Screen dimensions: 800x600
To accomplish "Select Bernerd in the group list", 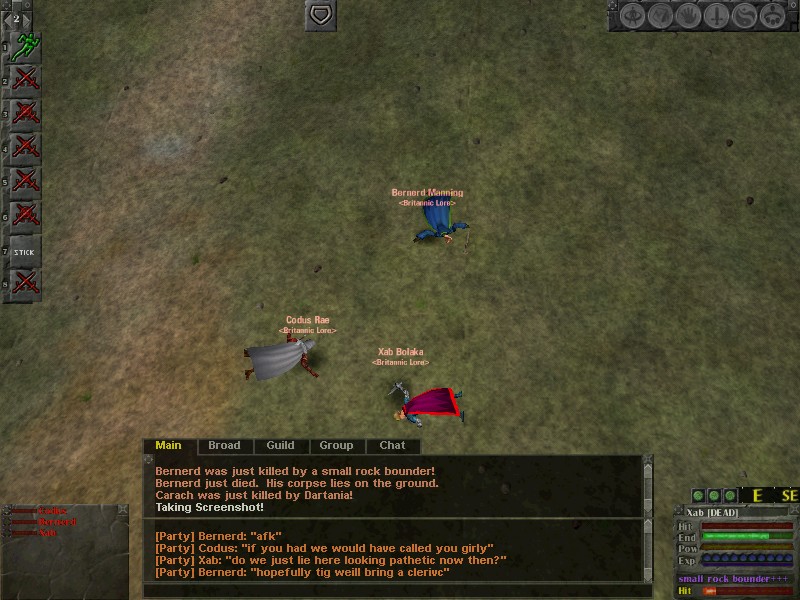I will [x=56, y=522].
